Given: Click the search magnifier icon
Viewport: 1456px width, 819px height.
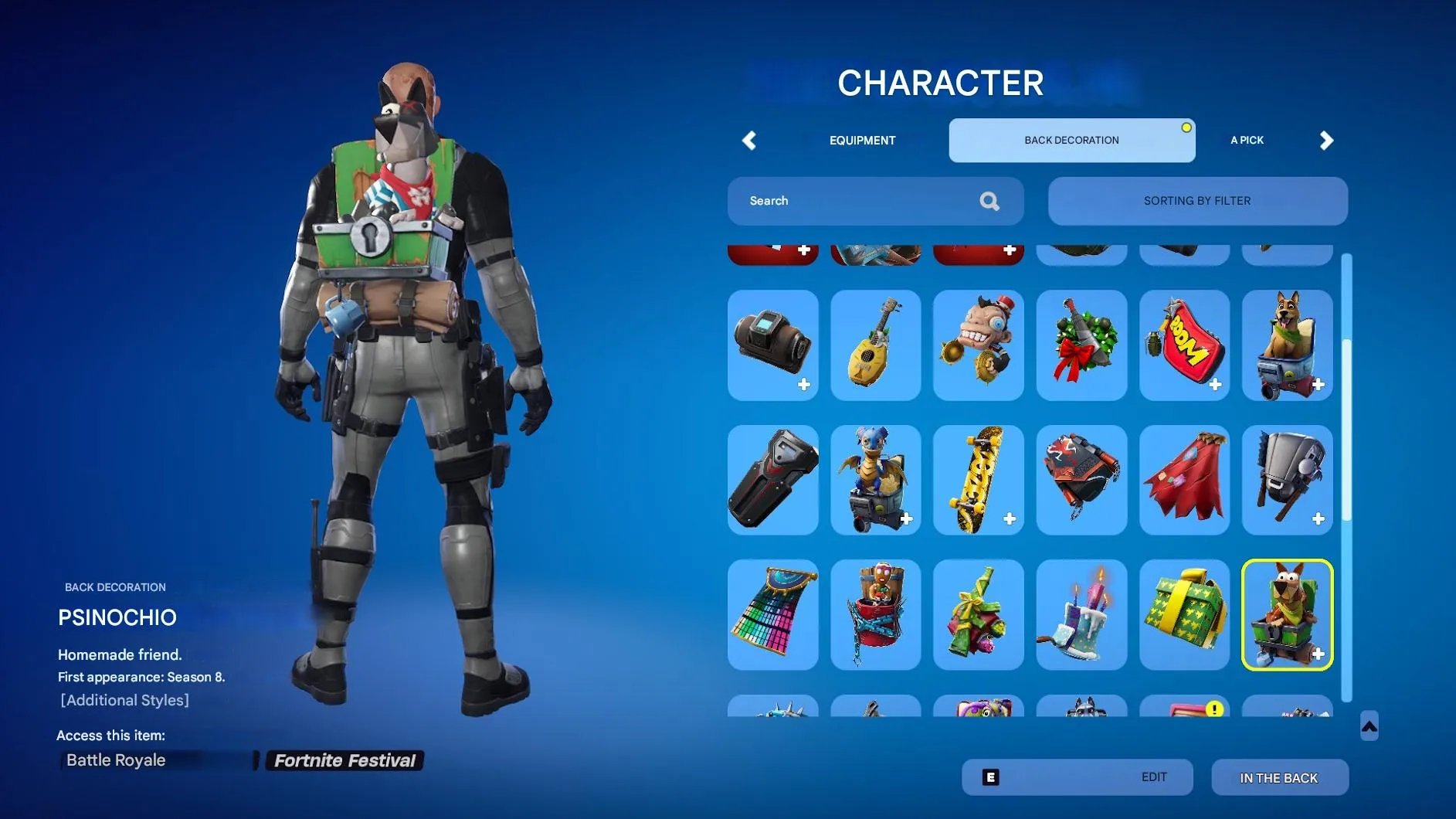Looking at the screenshot, I should [x=989, y=201].
